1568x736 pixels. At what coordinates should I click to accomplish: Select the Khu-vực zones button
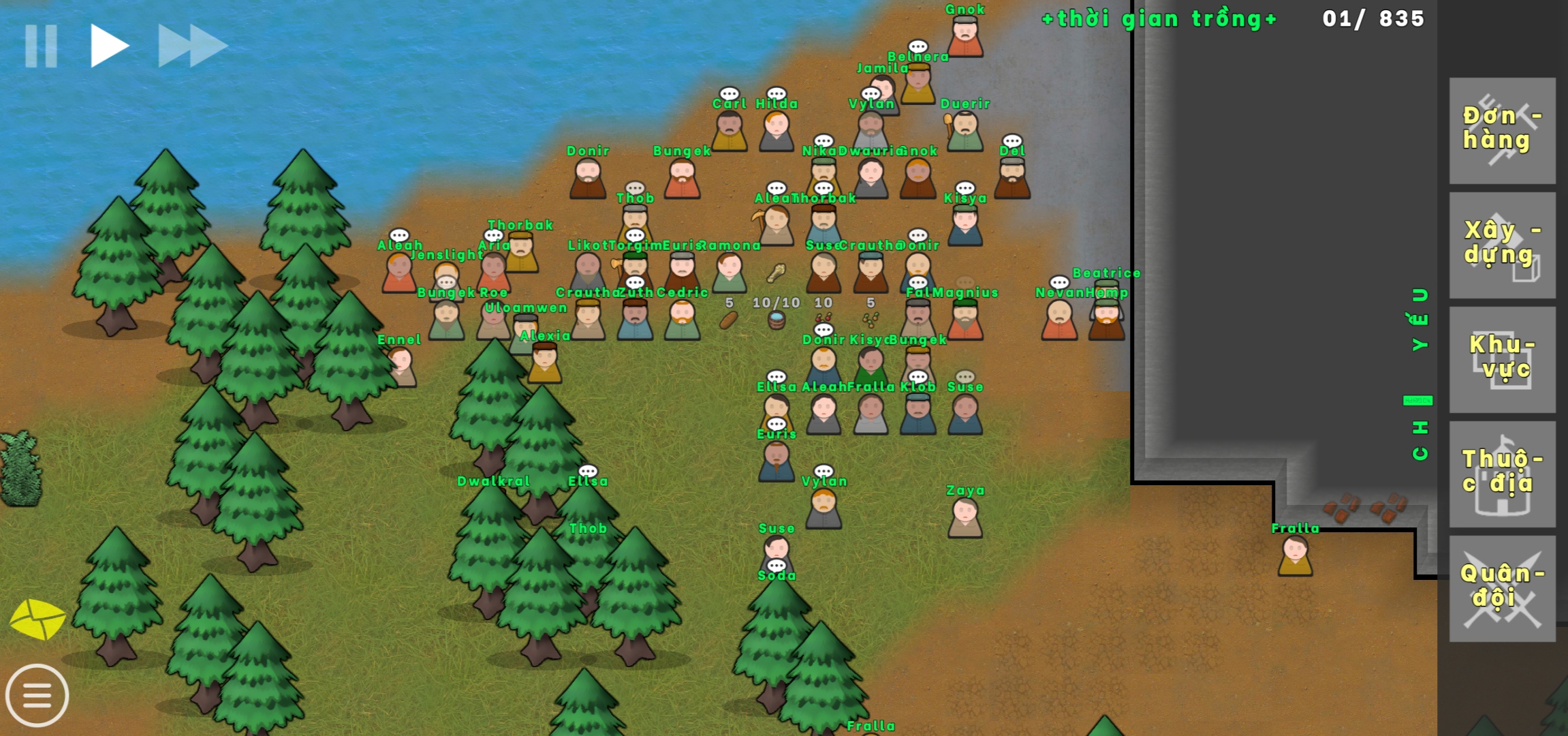pyautogui.click(x=1502, y=359)
